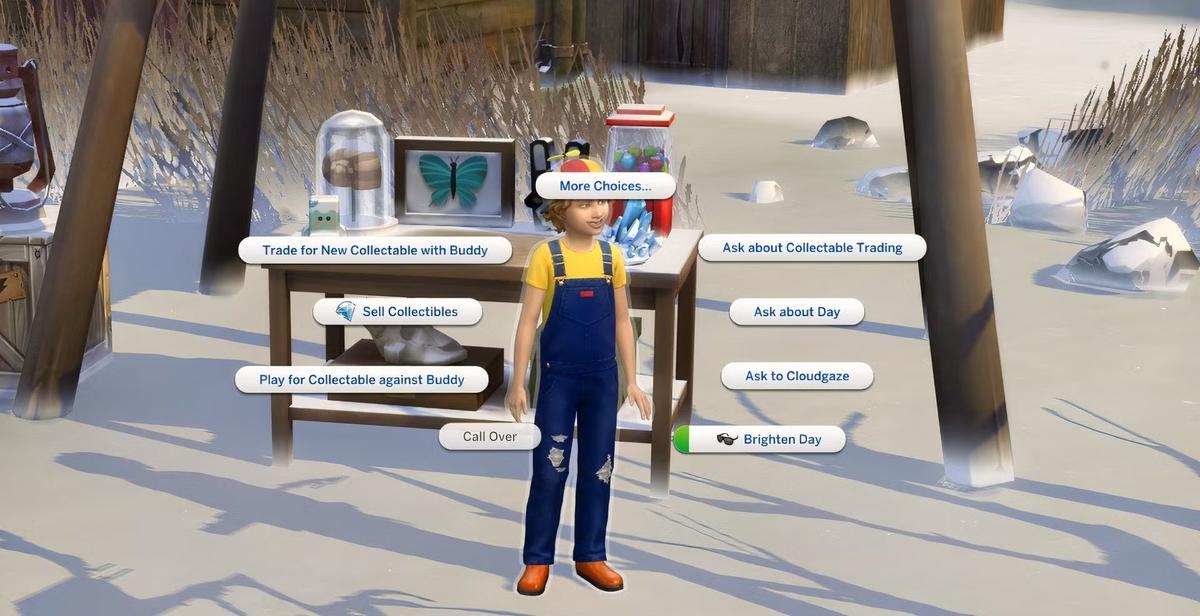Select the Ask about Day option
The height and width of the screenshot is (616, 1200).
[x=797, y=312]
